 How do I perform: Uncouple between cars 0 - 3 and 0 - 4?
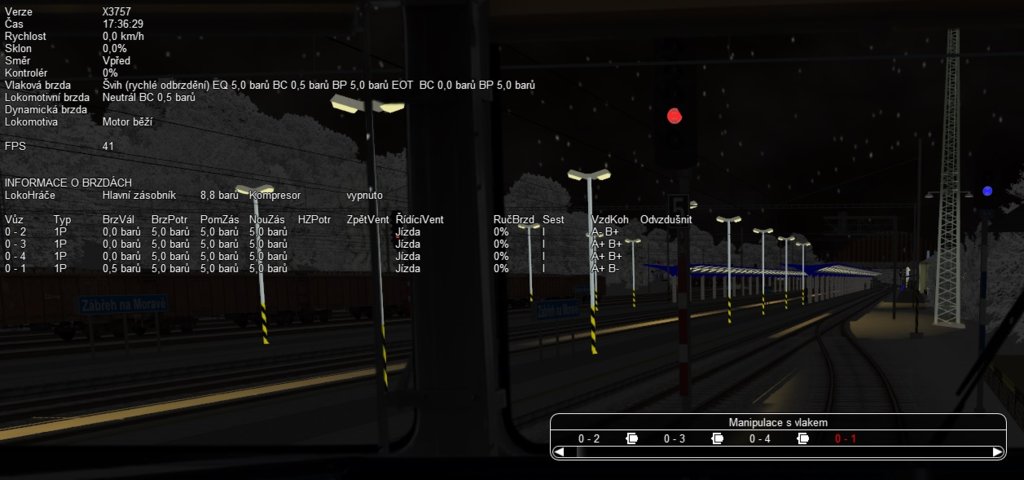[717, 438]
